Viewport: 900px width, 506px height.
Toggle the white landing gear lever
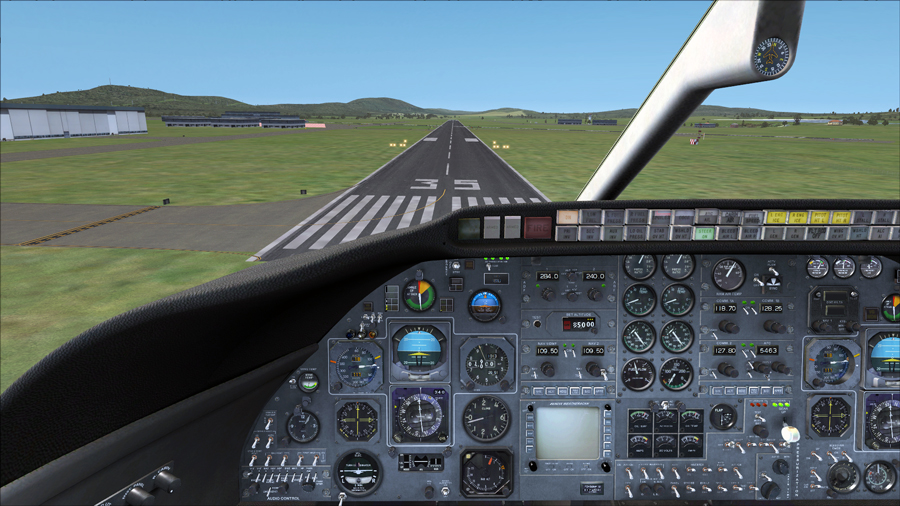click(x=789, y=433)
